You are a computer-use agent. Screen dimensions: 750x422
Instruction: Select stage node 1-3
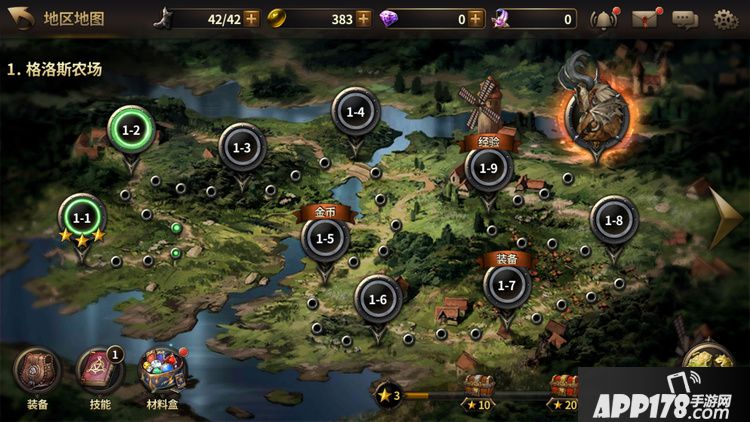(242, 148)
